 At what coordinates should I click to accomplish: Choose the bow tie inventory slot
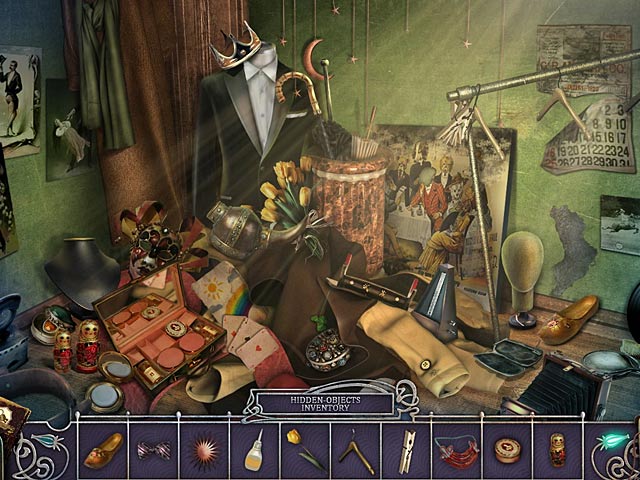coord(153,450)
